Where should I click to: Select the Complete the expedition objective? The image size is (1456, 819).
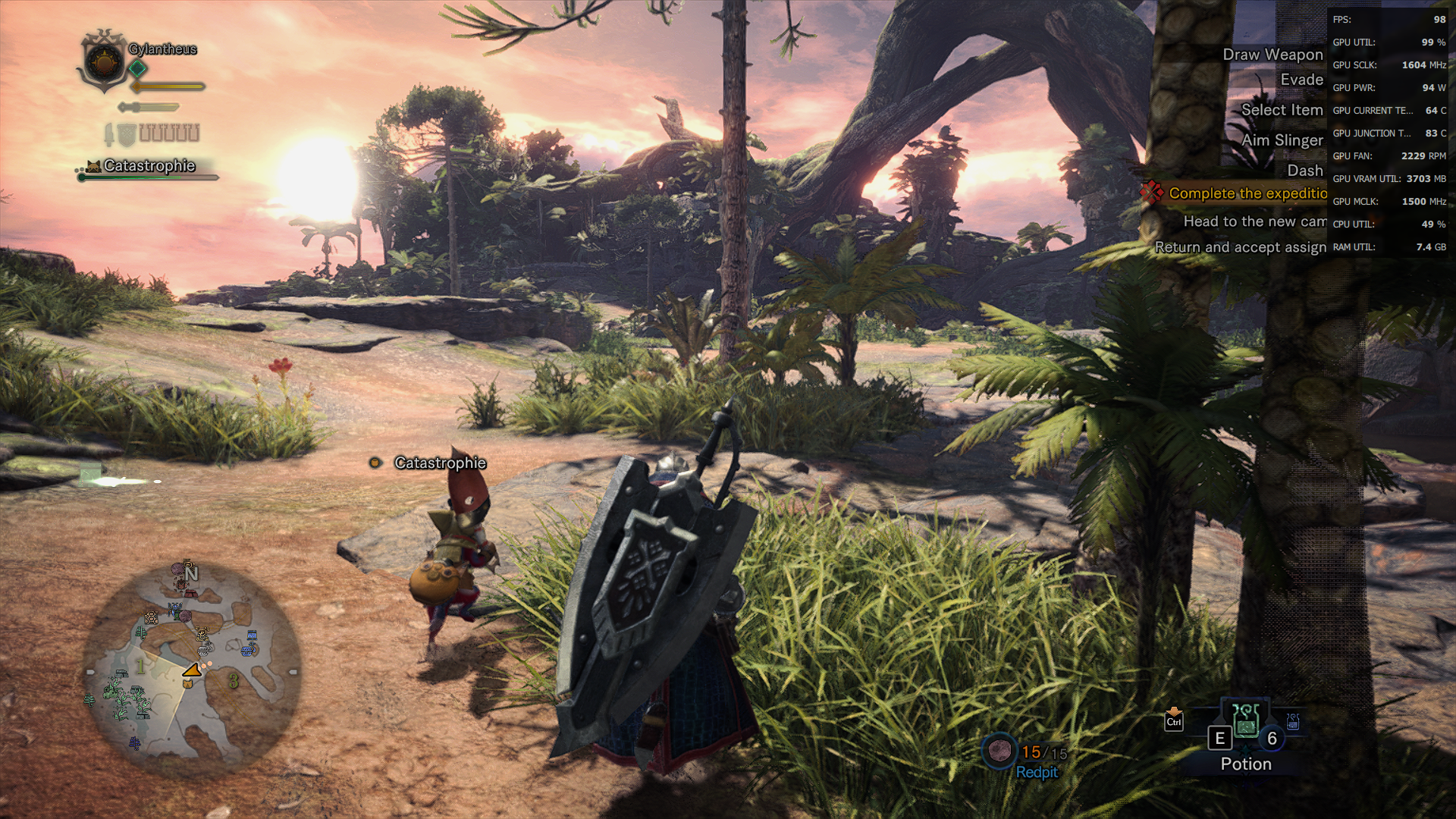pos(1247,193)
